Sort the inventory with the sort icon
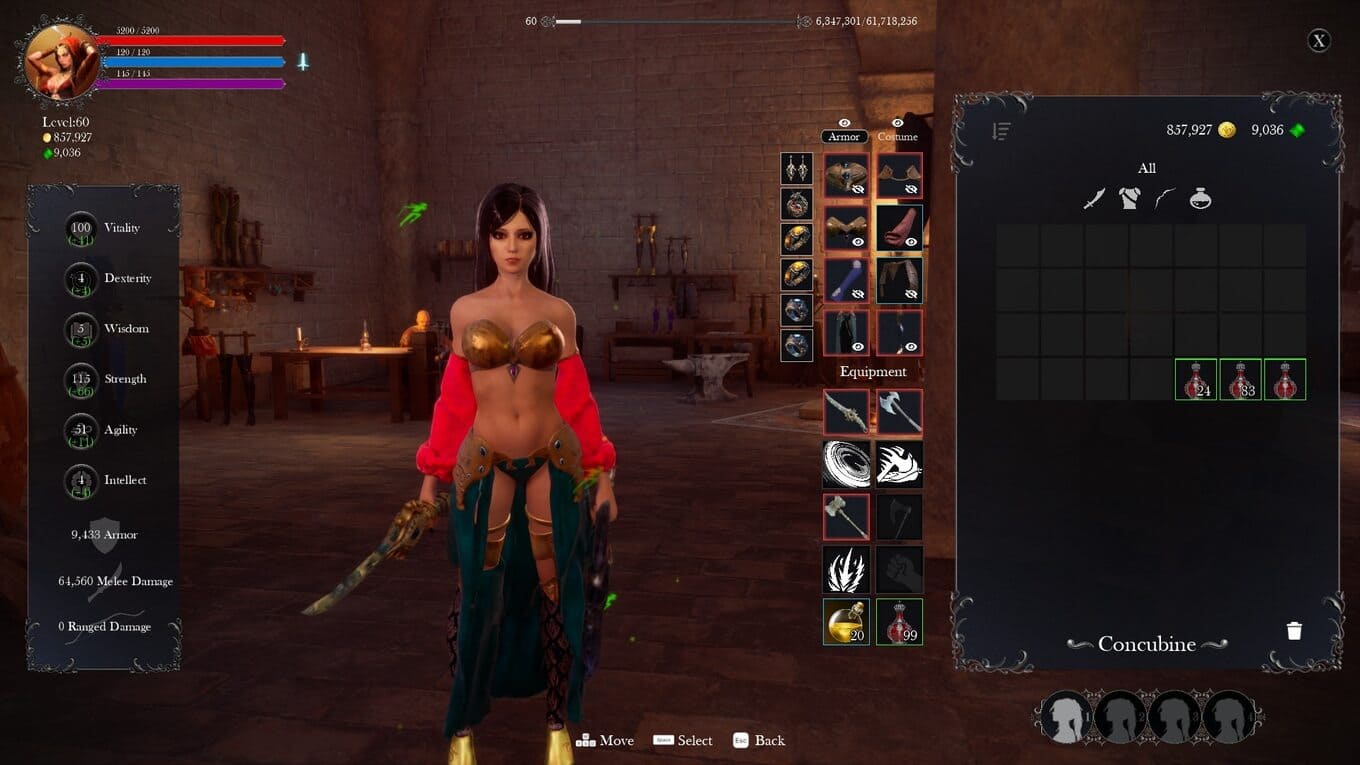This screenshot has width=1360, height=765. tap(1001, 131)
